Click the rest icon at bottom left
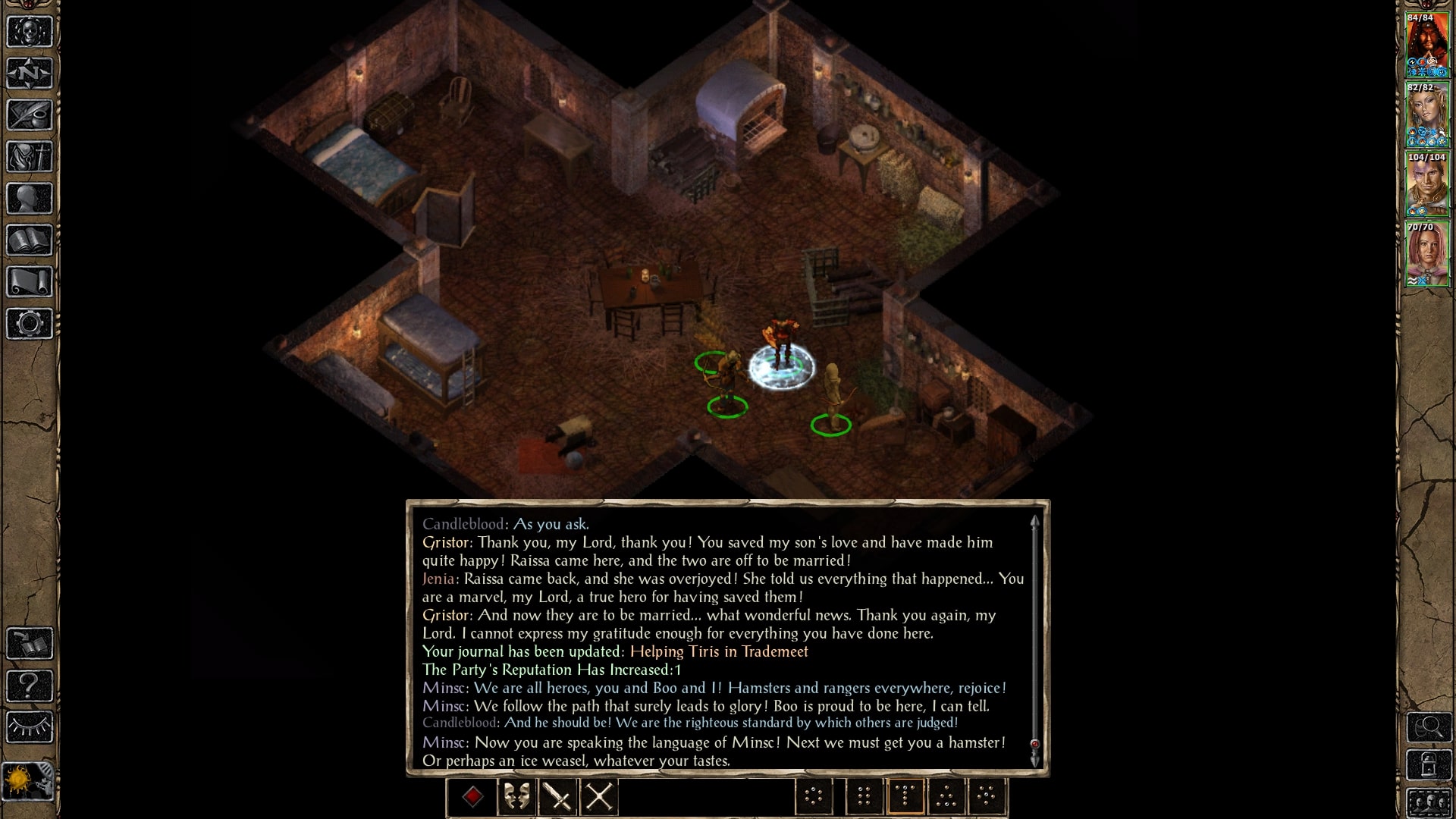The image size is (1456, 819). [x=28, y=779]
